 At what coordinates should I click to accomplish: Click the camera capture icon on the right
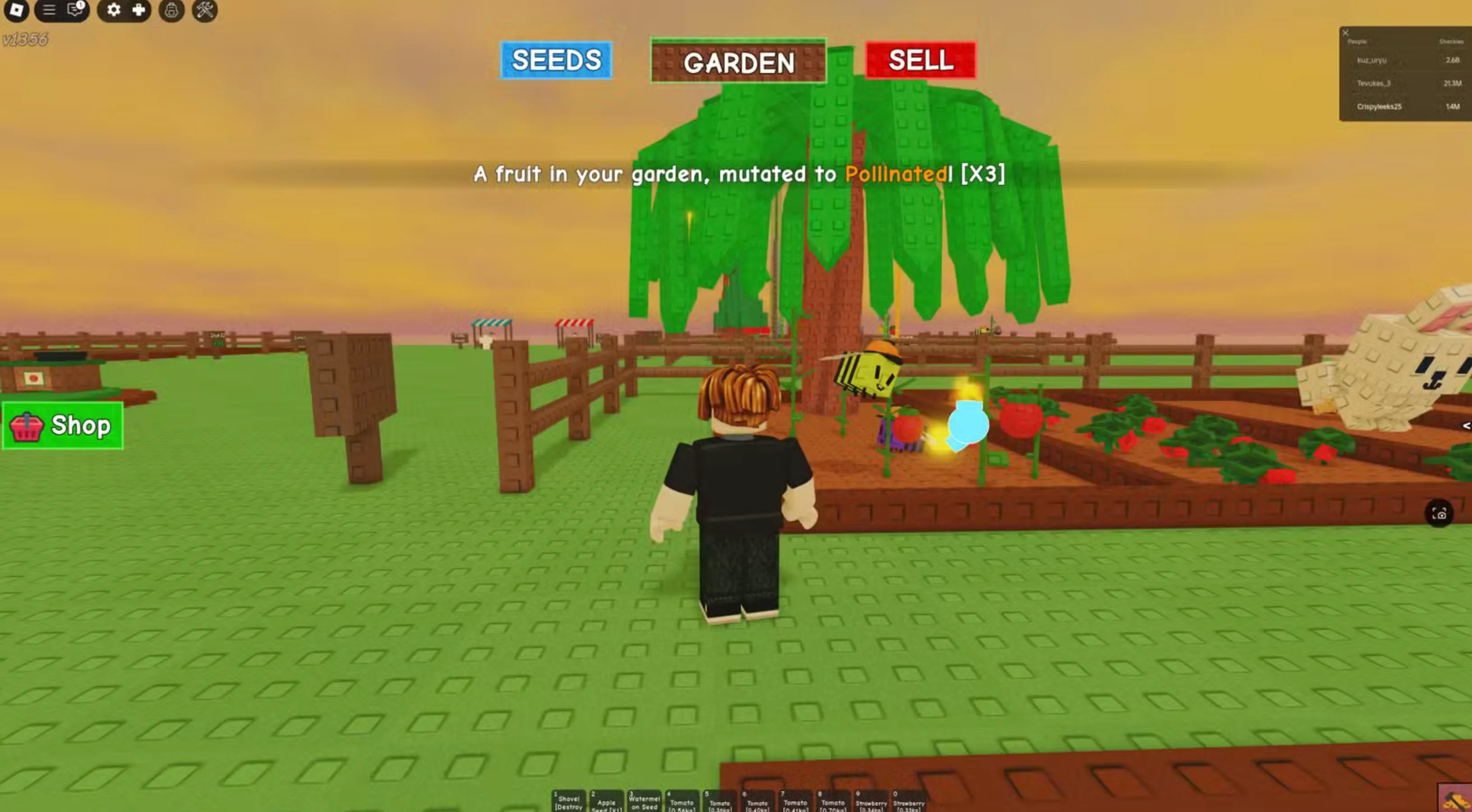click(x=1440, y=513)
